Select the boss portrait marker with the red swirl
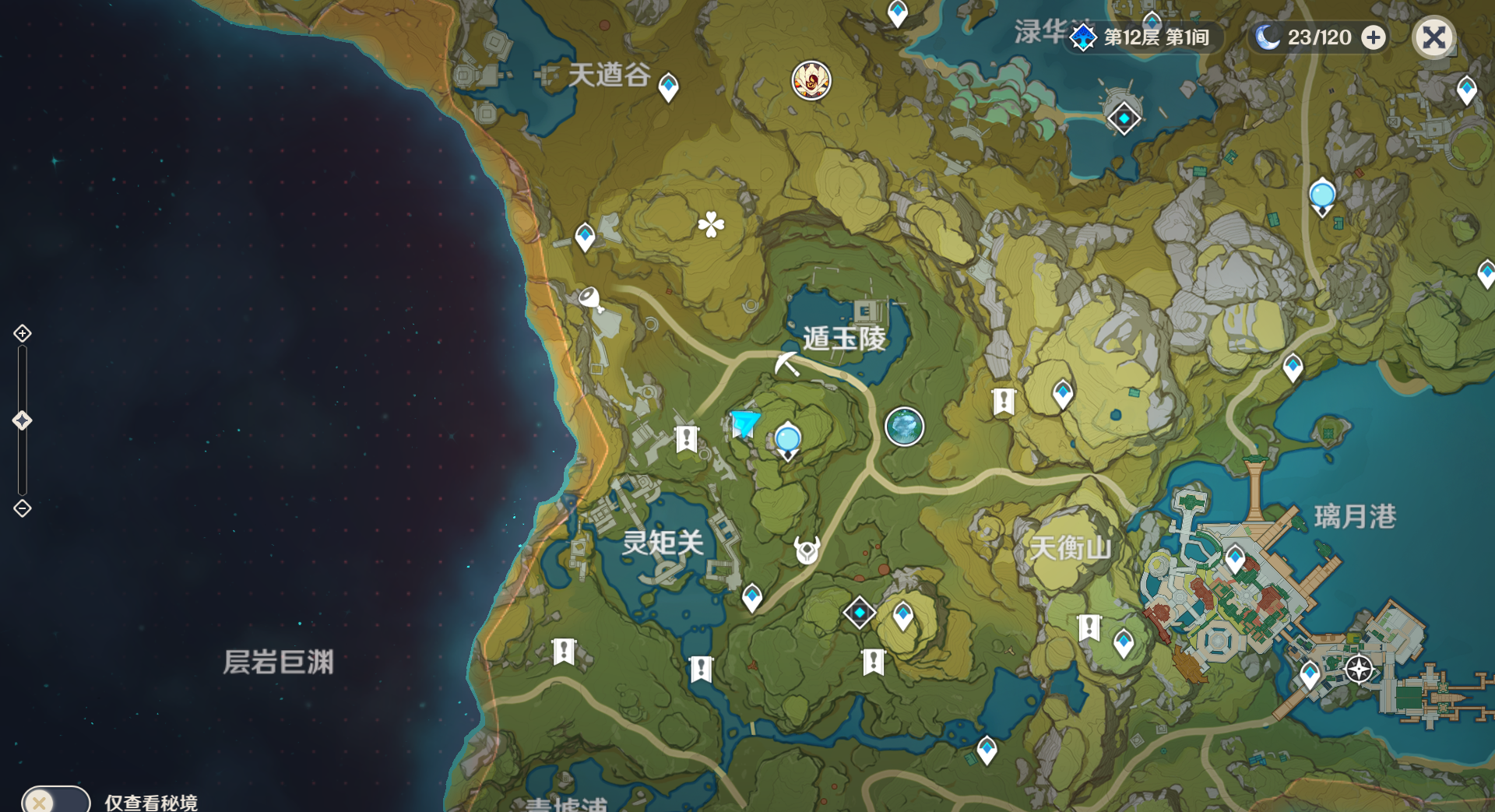The image size is (1495, 812). 811,80
